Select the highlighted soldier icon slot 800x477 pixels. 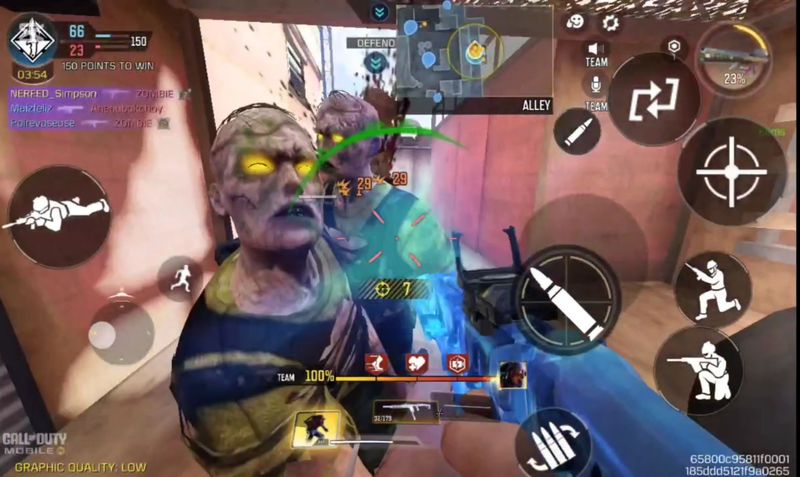click(314, 429)
